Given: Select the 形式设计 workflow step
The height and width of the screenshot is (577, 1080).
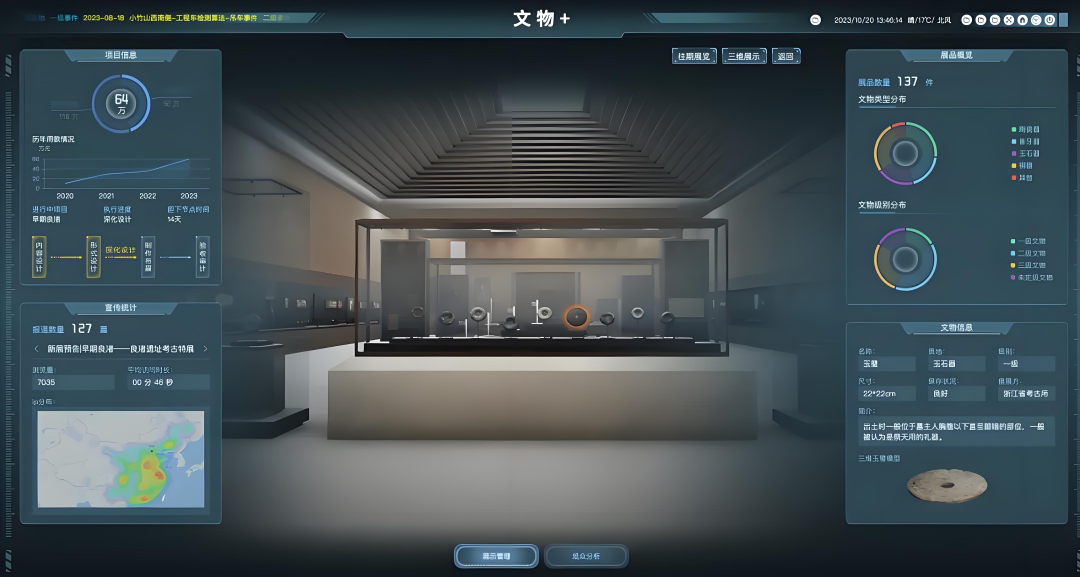Looking at the screenshot, I should point(94,256).
